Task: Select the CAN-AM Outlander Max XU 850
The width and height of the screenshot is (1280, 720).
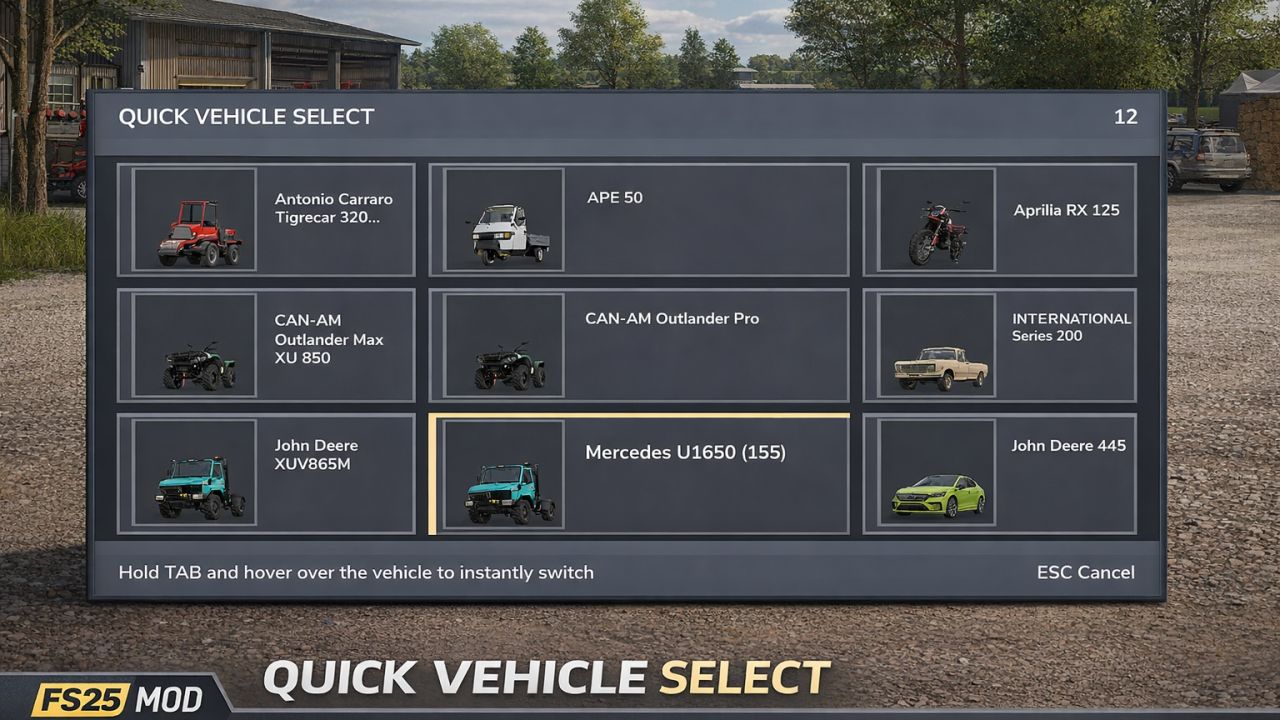Action: [266, 345]
